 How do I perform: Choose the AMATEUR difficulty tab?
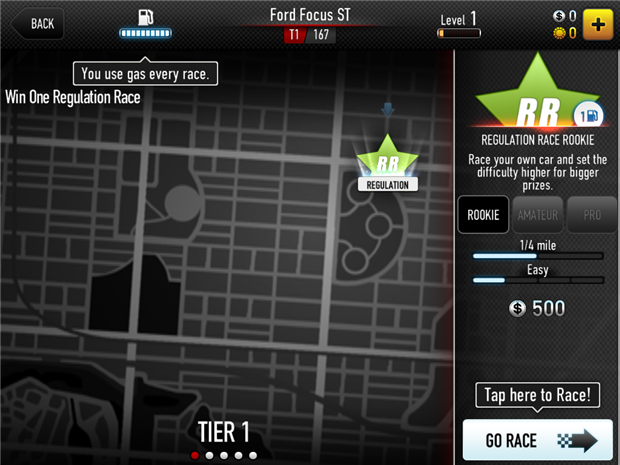point(538,215)
